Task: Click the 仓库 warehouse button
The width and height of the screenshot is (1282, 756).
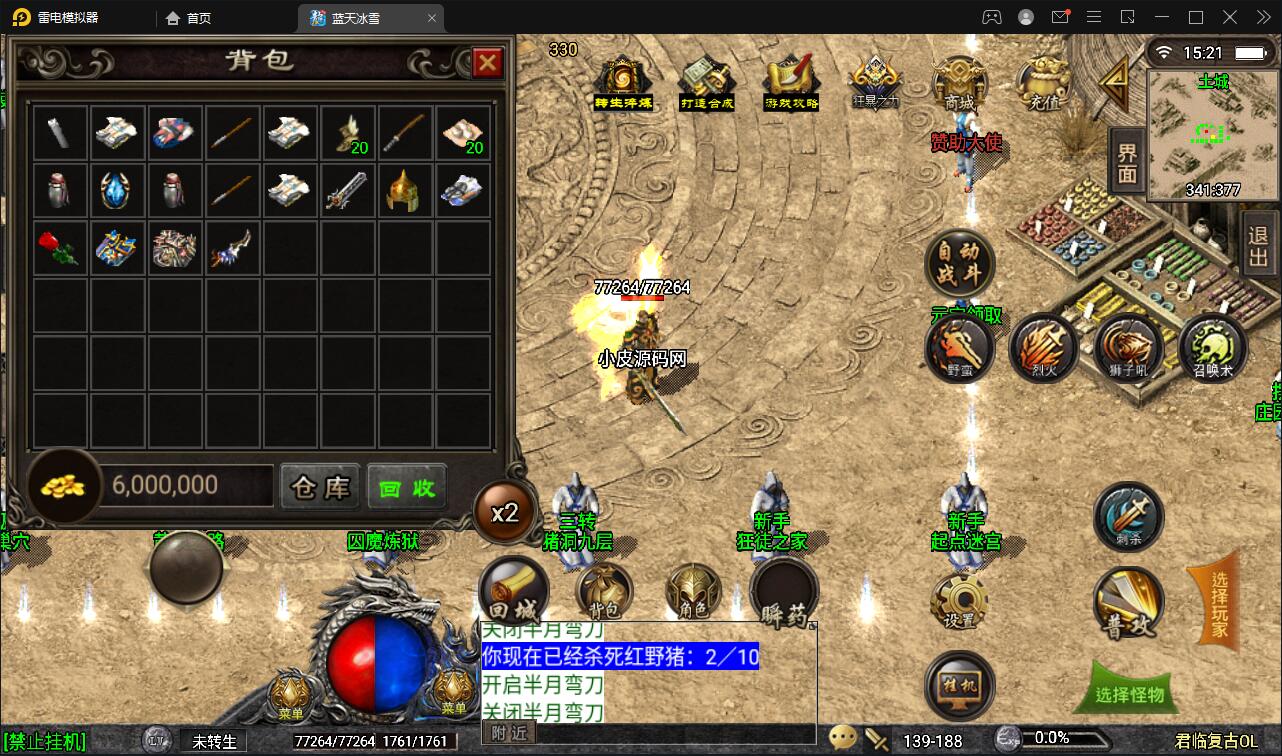Action: [x=319, y=487]
